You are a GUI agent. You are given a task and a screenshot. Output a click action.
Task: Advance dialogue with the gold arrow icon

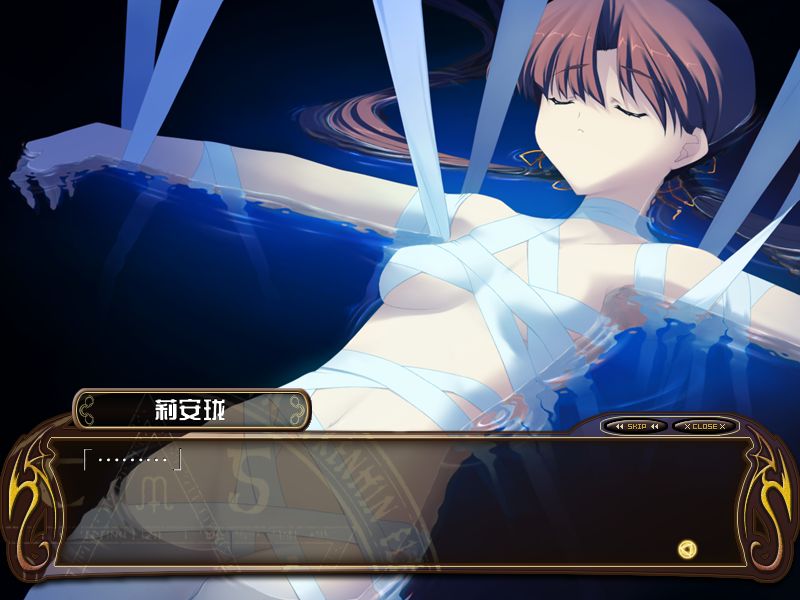(686, 548)
